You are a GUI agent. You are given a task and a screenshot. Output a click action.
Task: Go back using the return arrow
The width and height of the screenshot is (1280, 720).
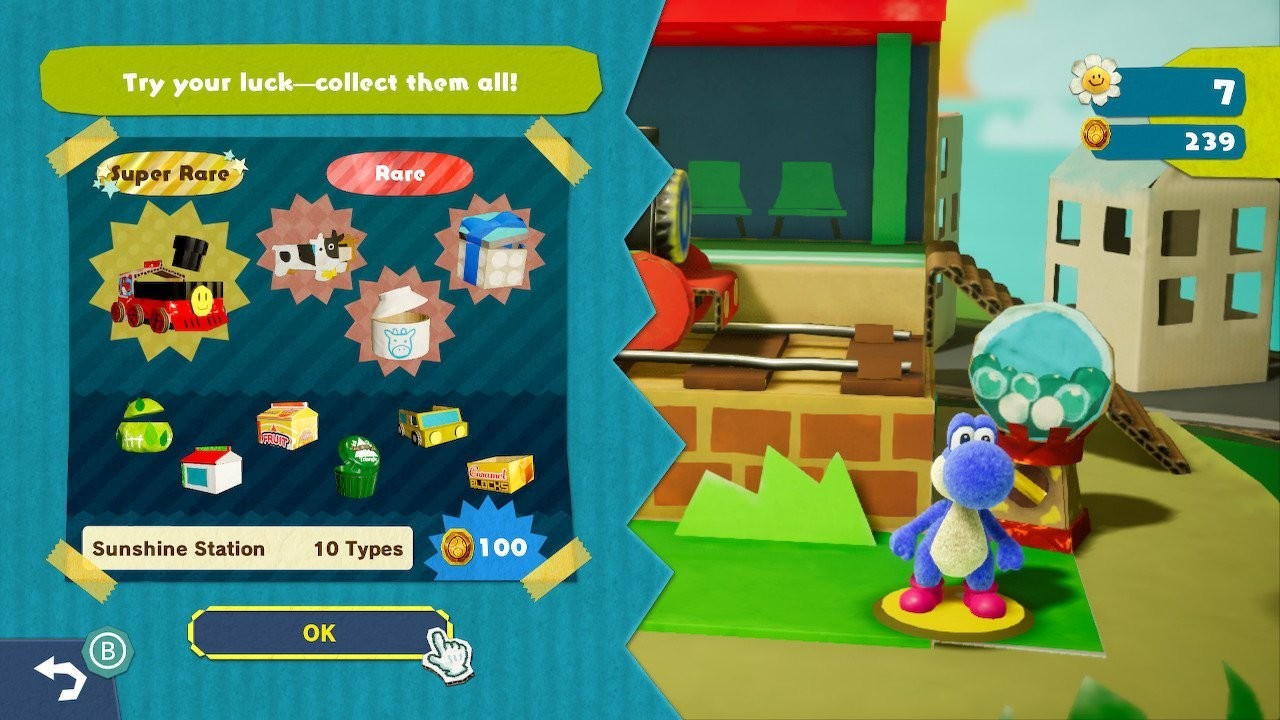(x=59, y=679)
